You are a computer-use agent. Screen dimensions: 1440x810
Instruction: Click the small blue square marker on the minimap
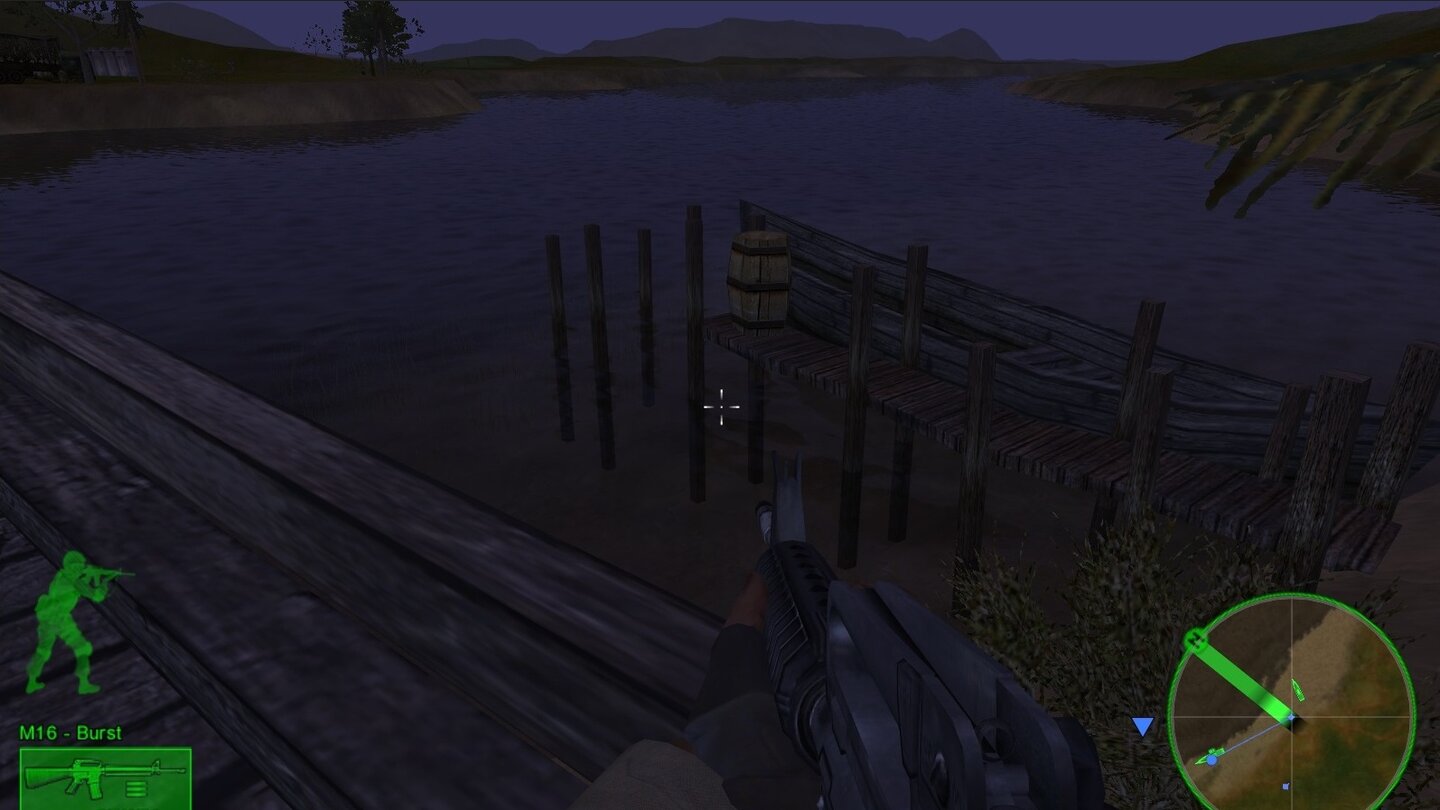[x=1286, y=786]
